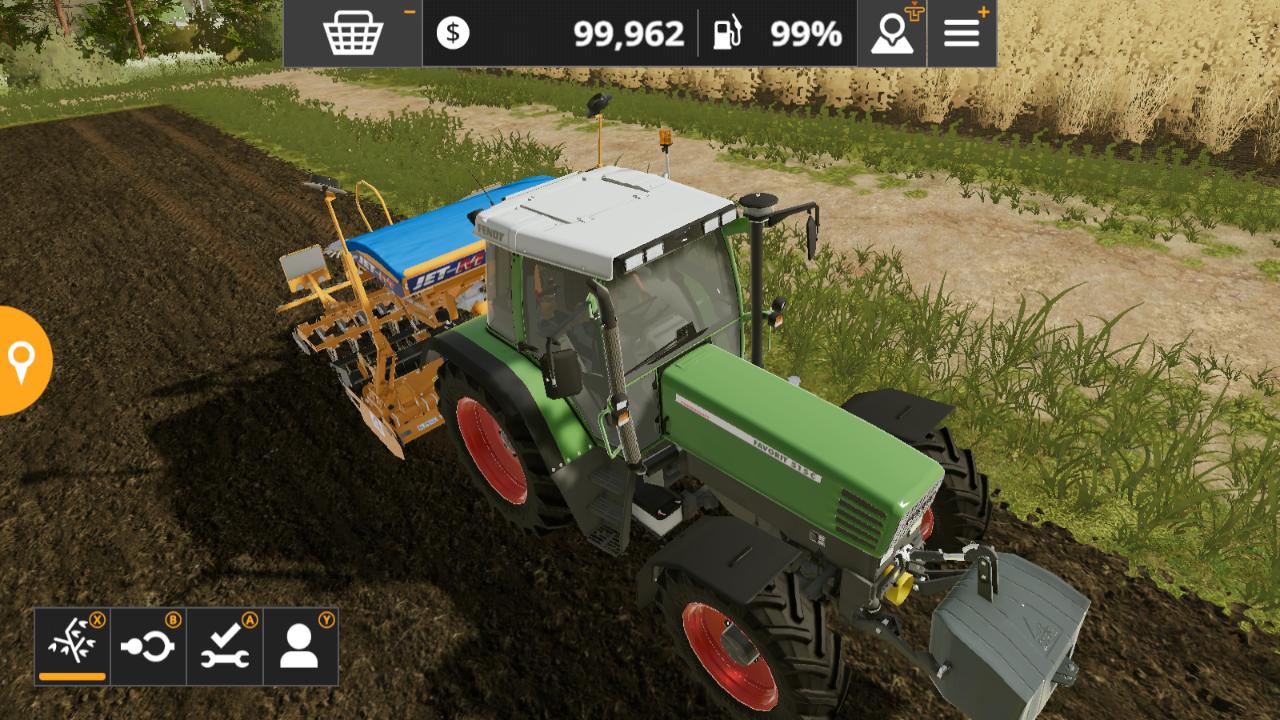The width and height of the screenshot is (1280, 720).
Task: Expand the hamburger menu
Action: (961, 31)
